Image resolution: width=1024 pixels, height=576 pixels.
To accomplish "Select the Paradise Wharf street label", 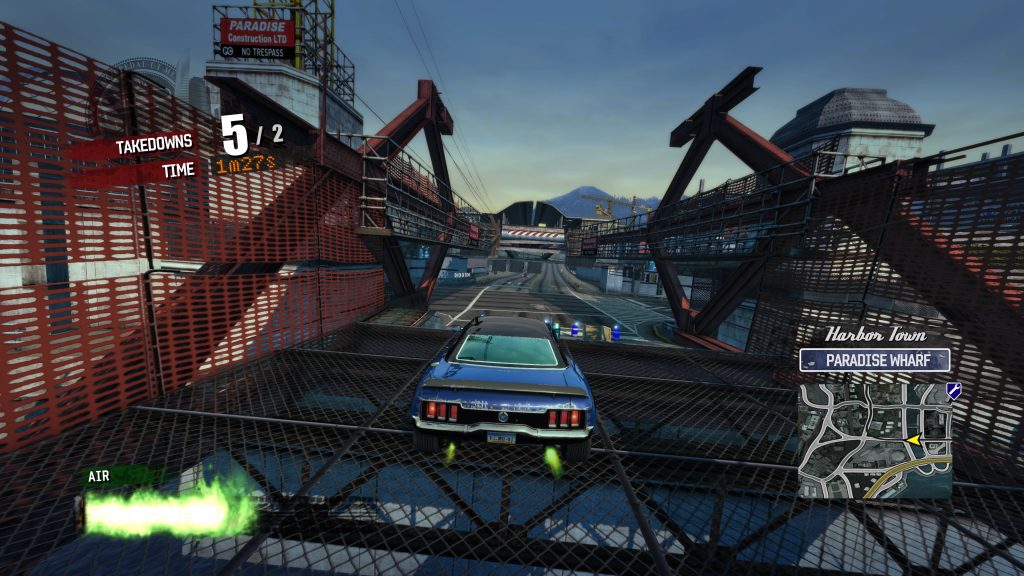I will [875, 360].
